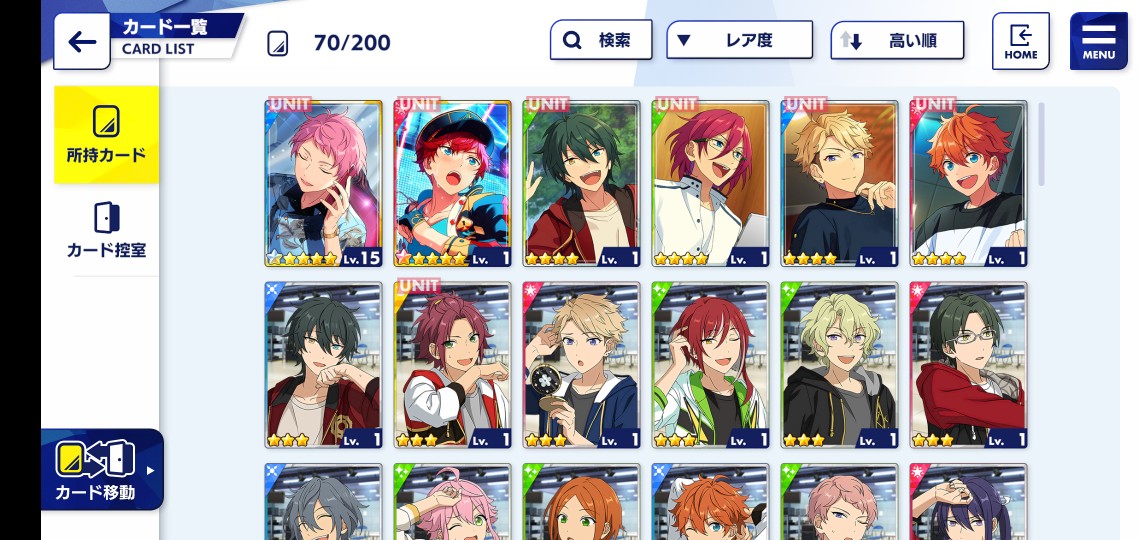The width and height of the screenshot is (1140, 540).
Task: Open the 検索 search button
Action: click(x=601, y=41)
